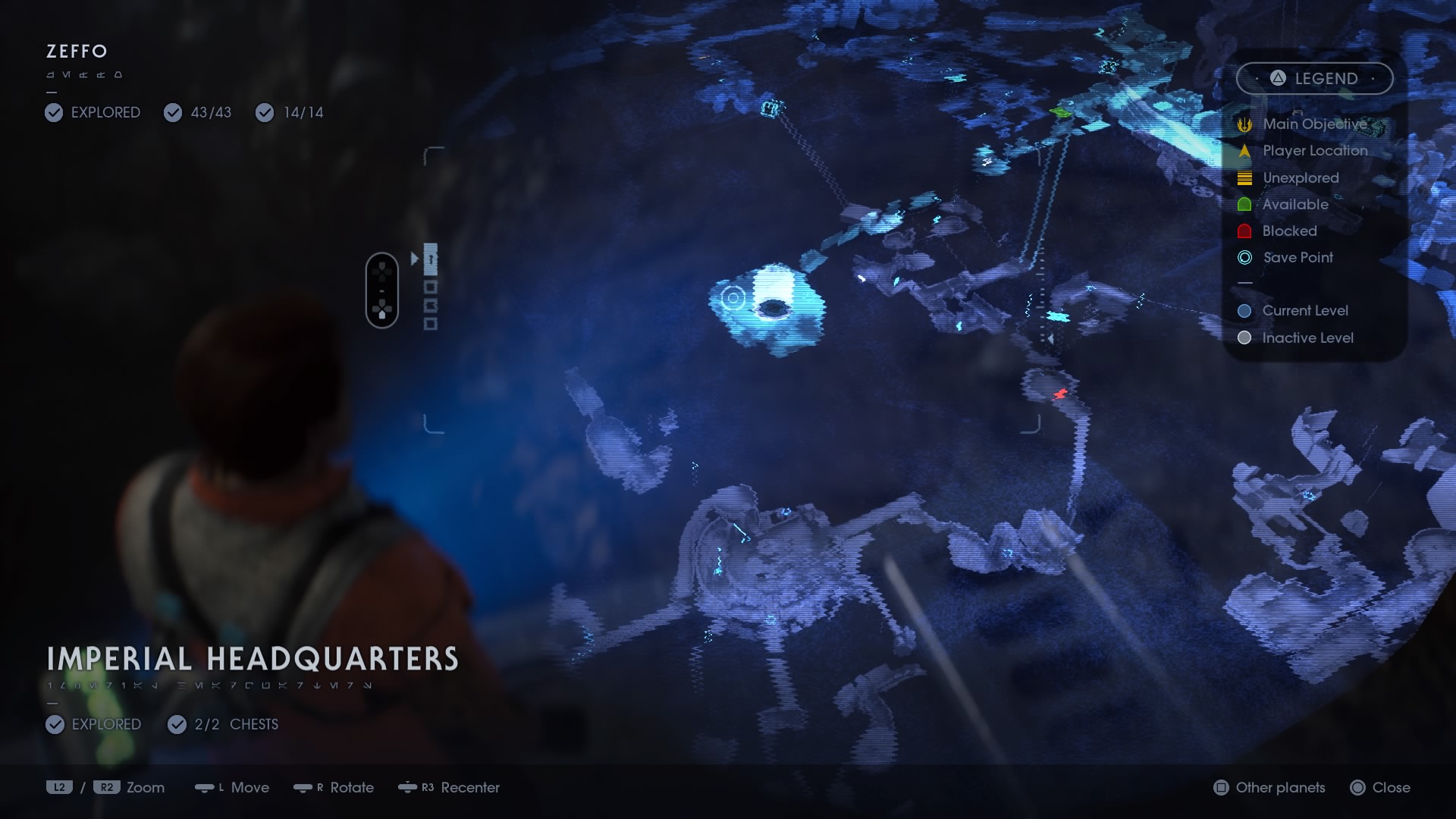Select the cyan Save Point icon in legend
The height and width of the screenshot is (819, 1456).
1243,258
